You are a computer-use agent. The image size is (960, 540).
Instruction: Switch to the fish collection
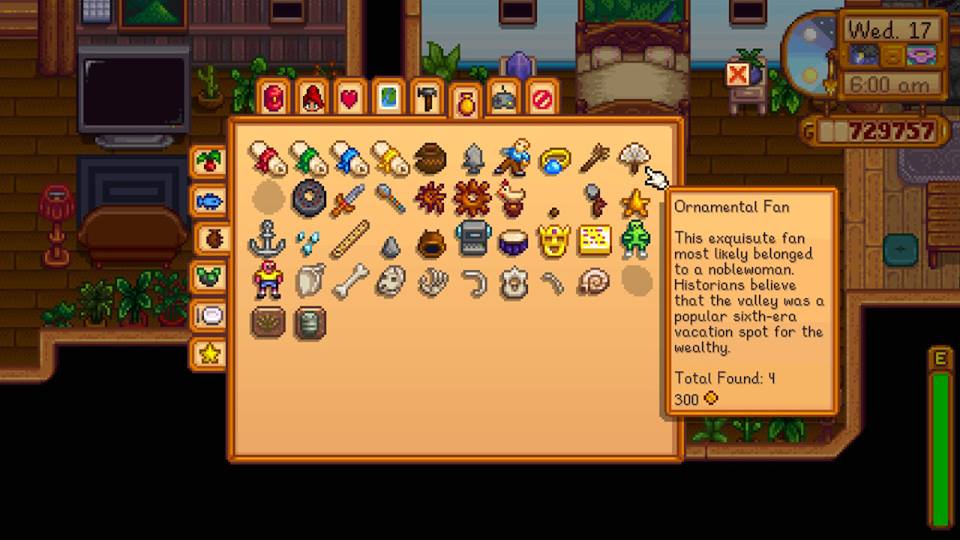(208, 200)
